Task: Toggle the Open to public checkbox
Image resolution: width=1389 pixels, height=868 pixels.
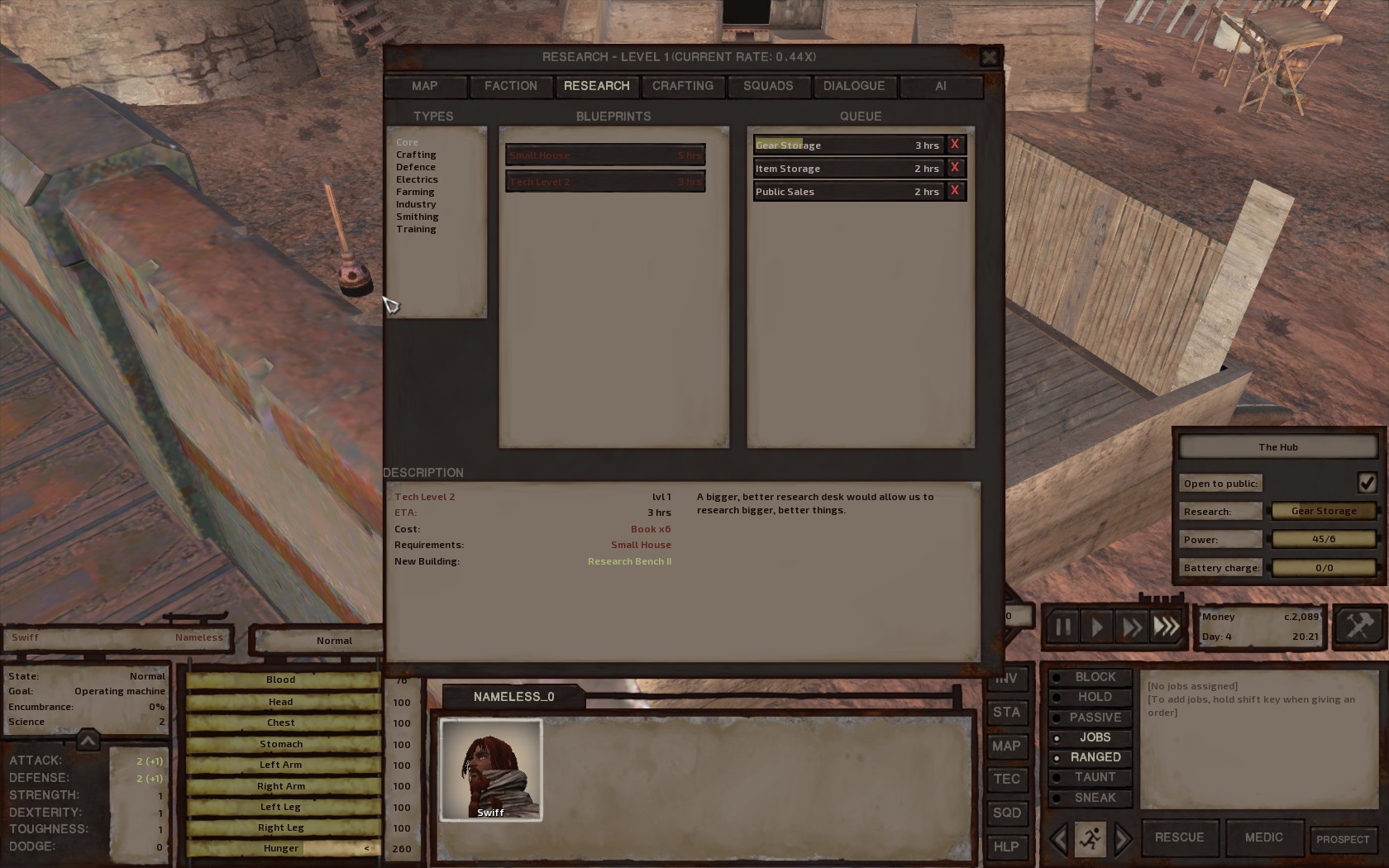Action: click(1366, 483)
